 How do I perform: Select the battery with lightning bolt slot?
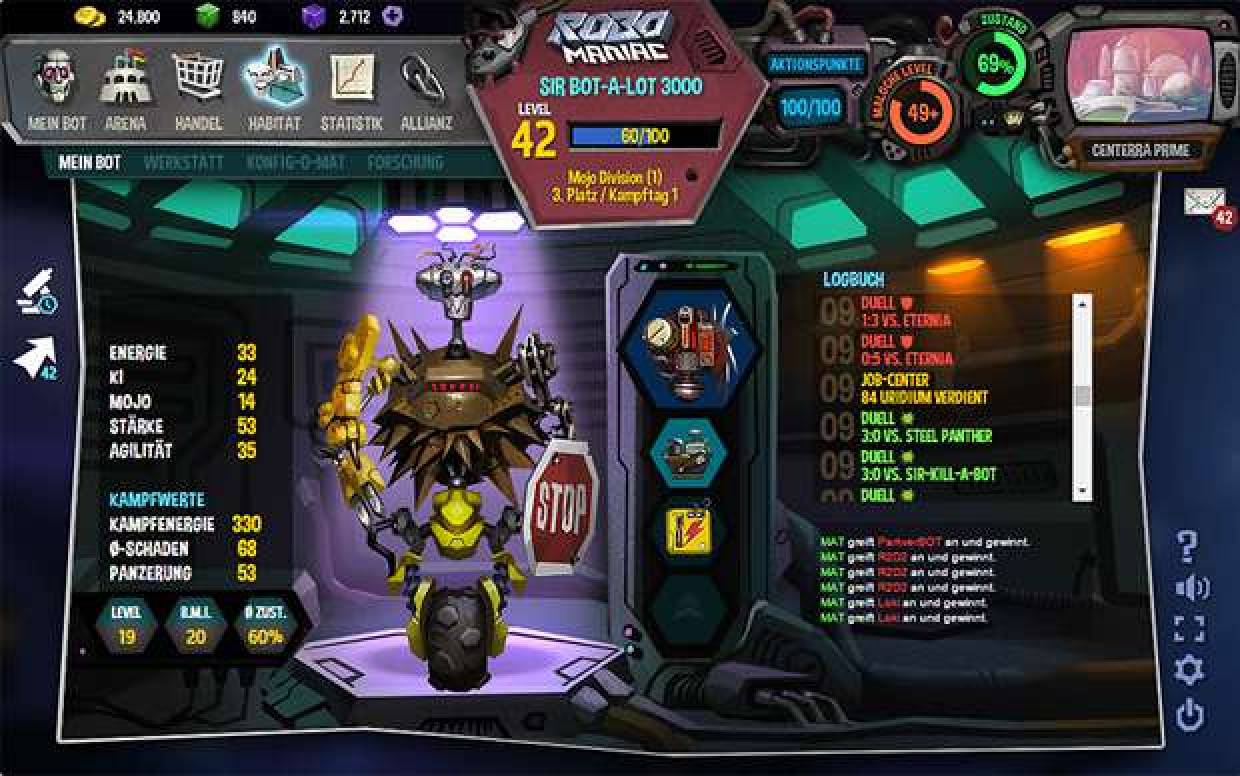pyautogui.click(x=688, y=528)
